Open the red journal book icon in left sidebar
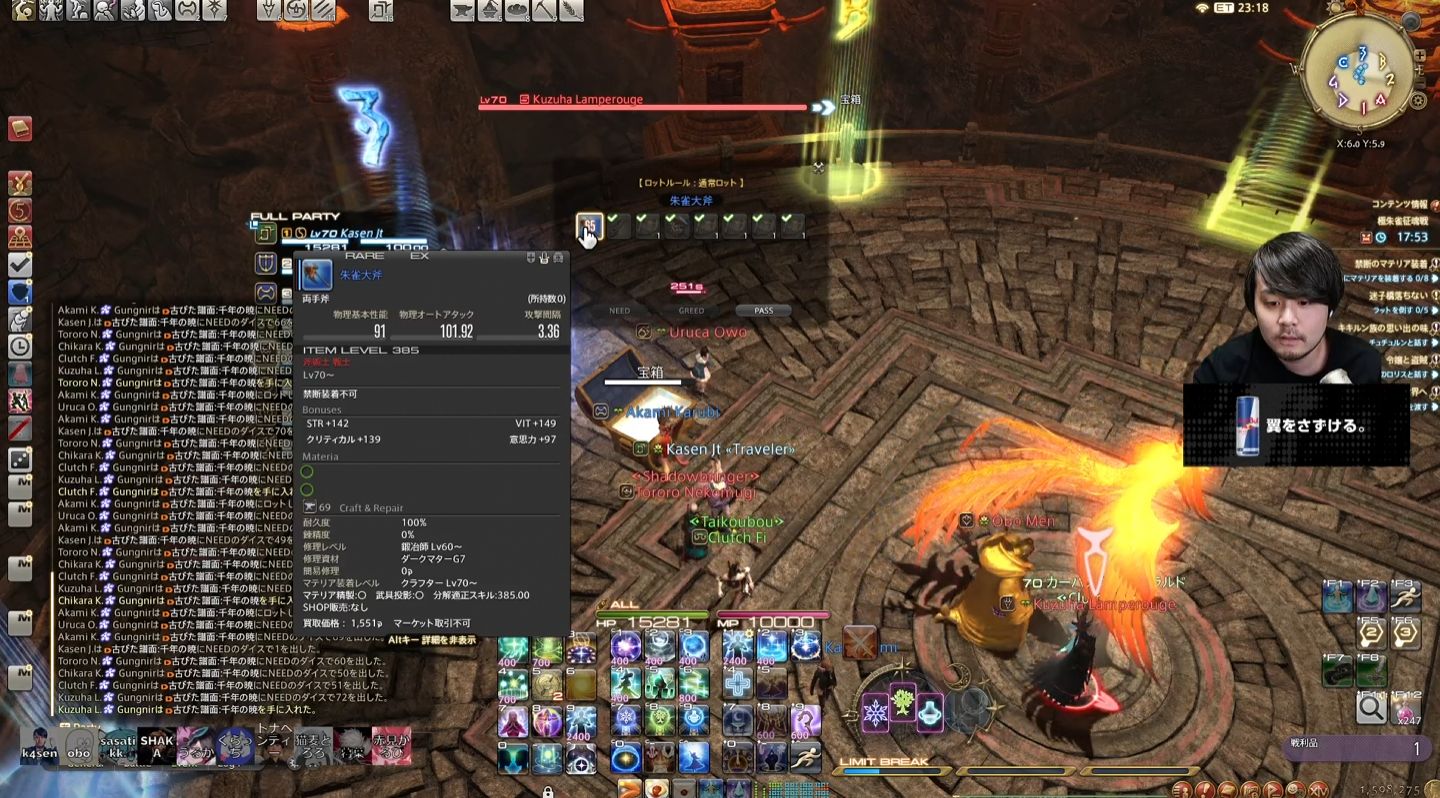Image resolution: width=1440 pixels, height=798 pixels. click(x=22, y=130)
